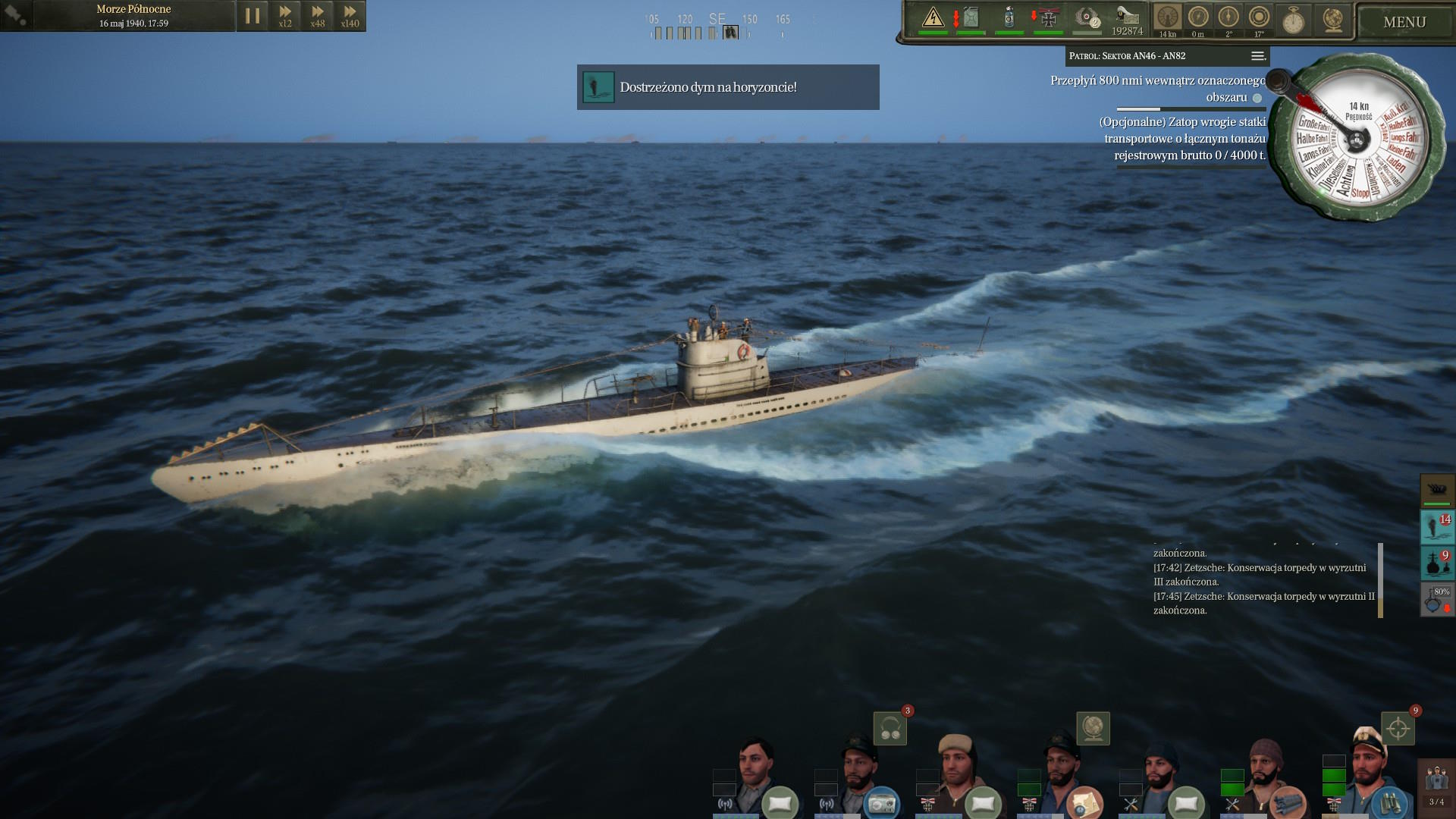Click the 80% status icon on right edge
1456x819 pixels.
(1436, 600)
